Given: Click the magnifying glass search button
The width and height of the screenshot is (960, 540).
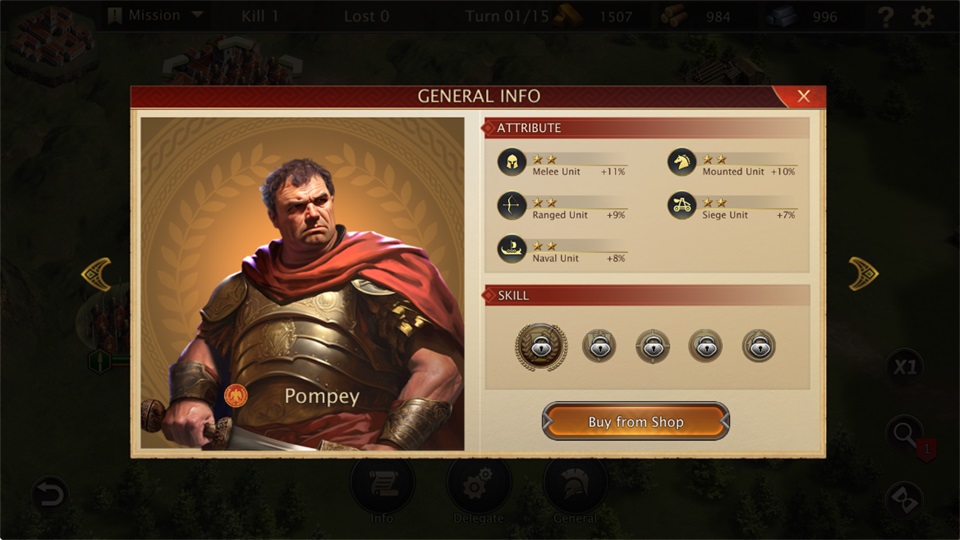Looking at the screenshot, I should tap(904, 433).
